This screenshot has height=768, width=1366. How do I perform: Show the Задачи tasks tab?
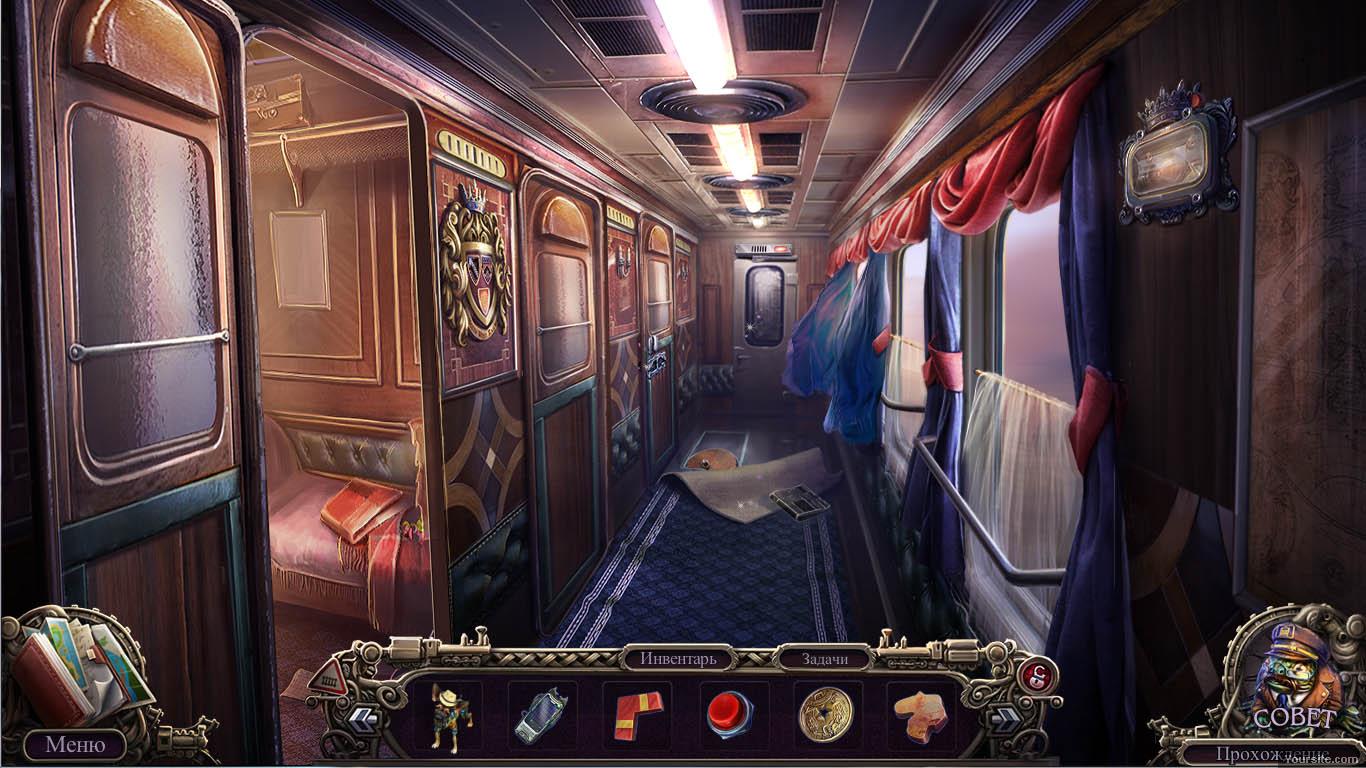(825, 659)
